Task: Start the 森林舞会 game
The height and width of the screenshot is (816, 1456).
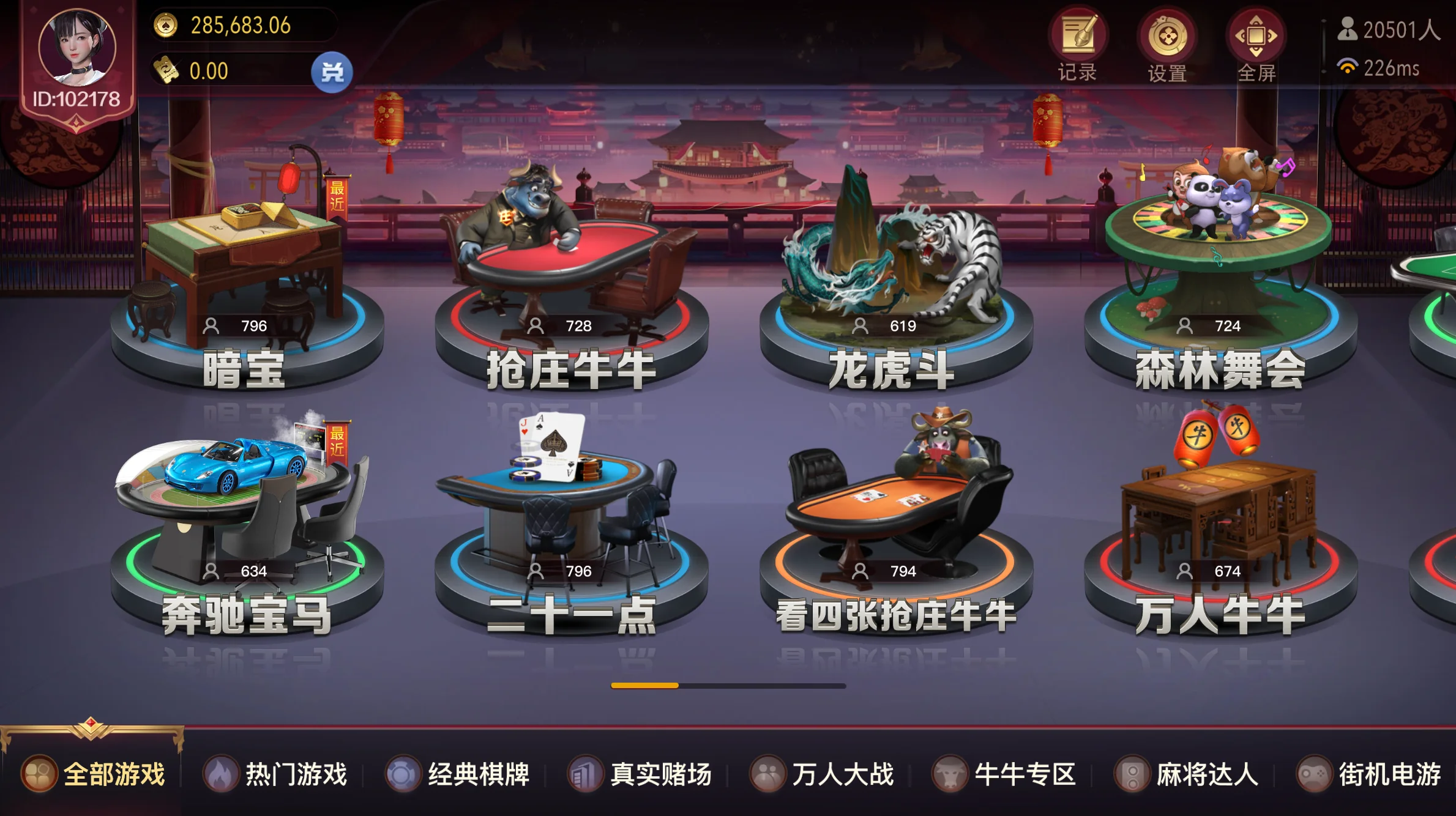Action: click(1218, 257)
